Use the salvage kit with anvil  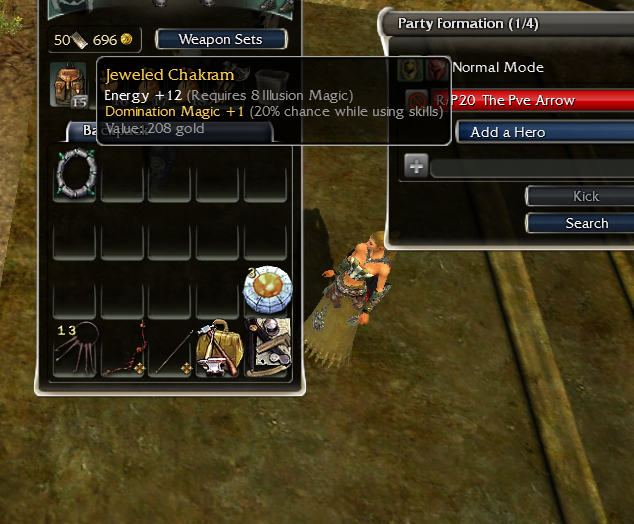coord(219,350)
